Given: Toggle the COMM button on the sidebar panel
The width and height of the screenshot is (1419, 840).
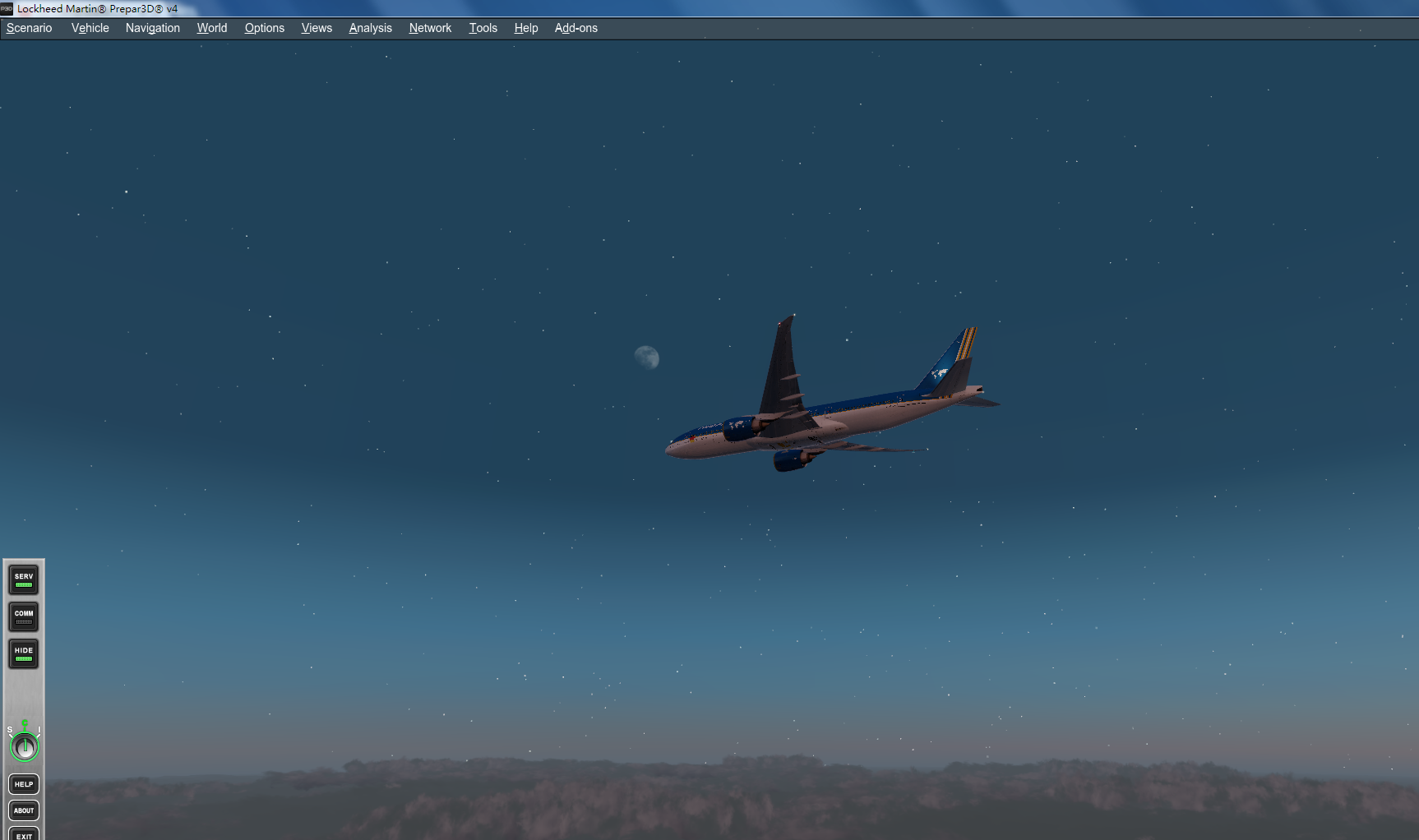Looking at the screenshot, I should point(23,616).
